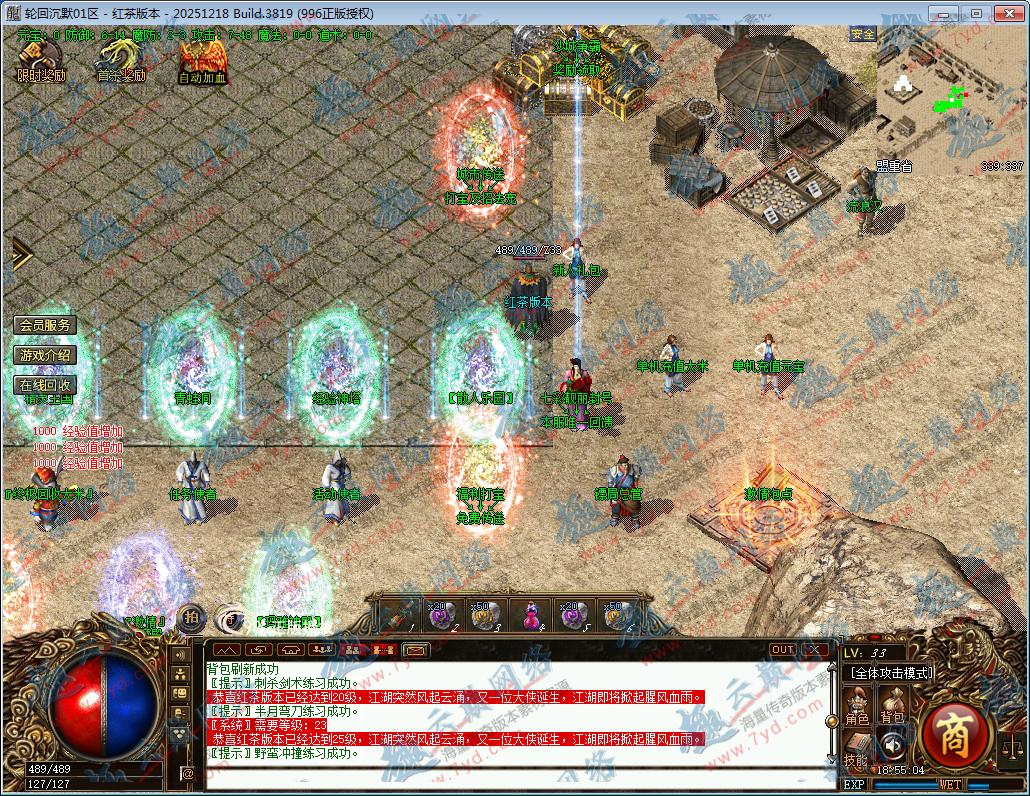Click the 游戏介绍 game introduction button
1030x796 pixels.
tap(45, 355)
